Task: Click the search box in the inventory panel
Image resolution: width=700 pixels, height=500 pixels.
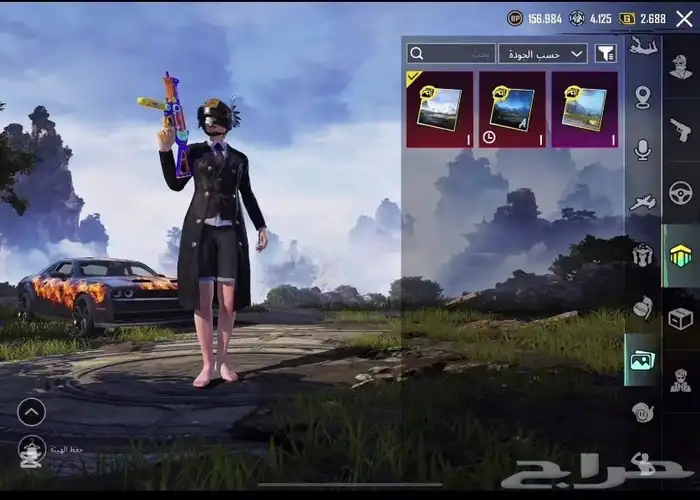Action: [x=451, y=54]
